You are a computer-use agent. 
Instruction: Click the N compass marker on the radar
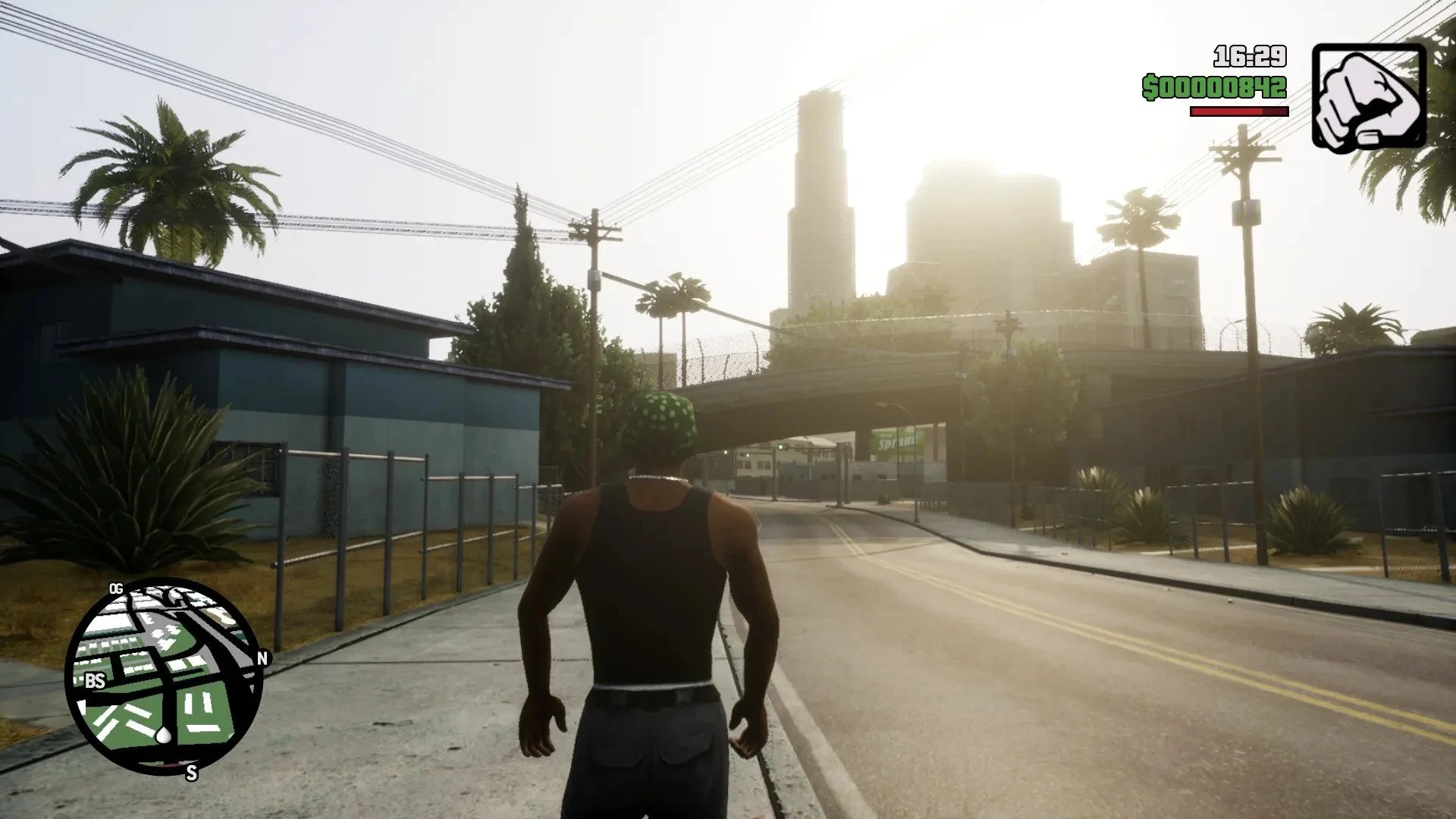(x=263, y=658)
